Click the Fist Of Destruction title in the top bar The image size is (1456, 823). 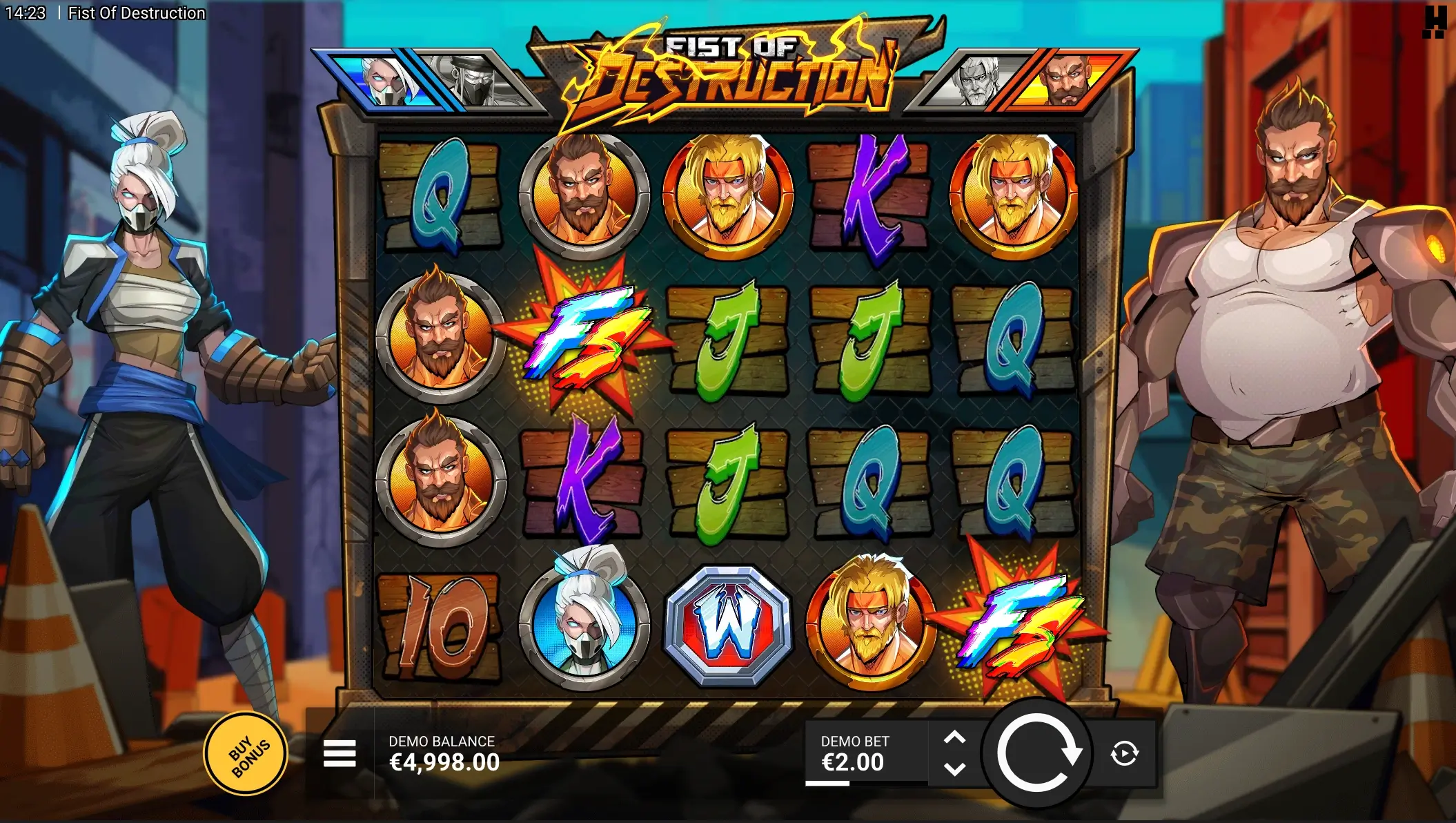136,12
